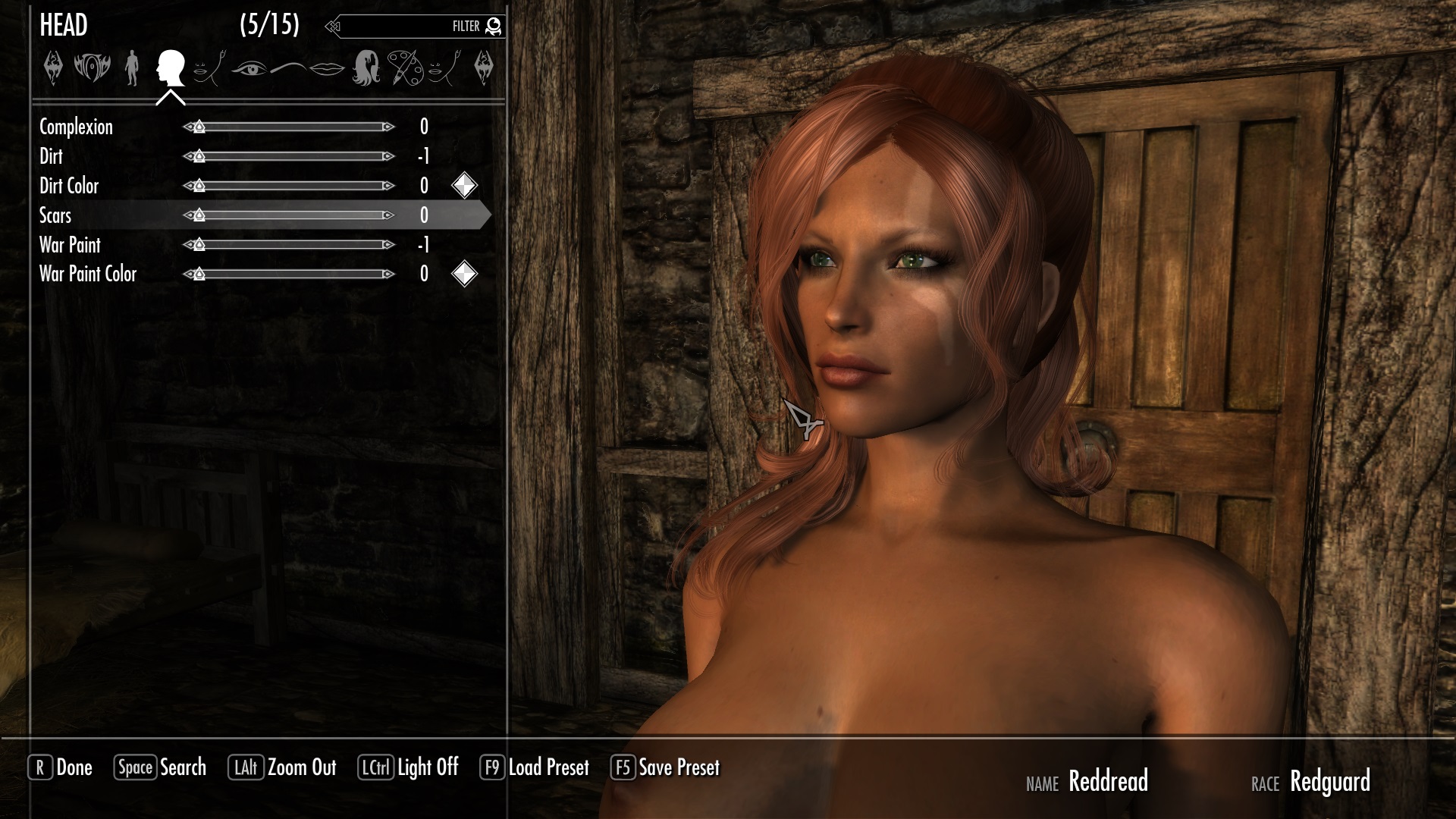The width and height of the screenshot is (1456, 819).
Task: Click the Complexion slider track
Action: [x=289, y=127]
